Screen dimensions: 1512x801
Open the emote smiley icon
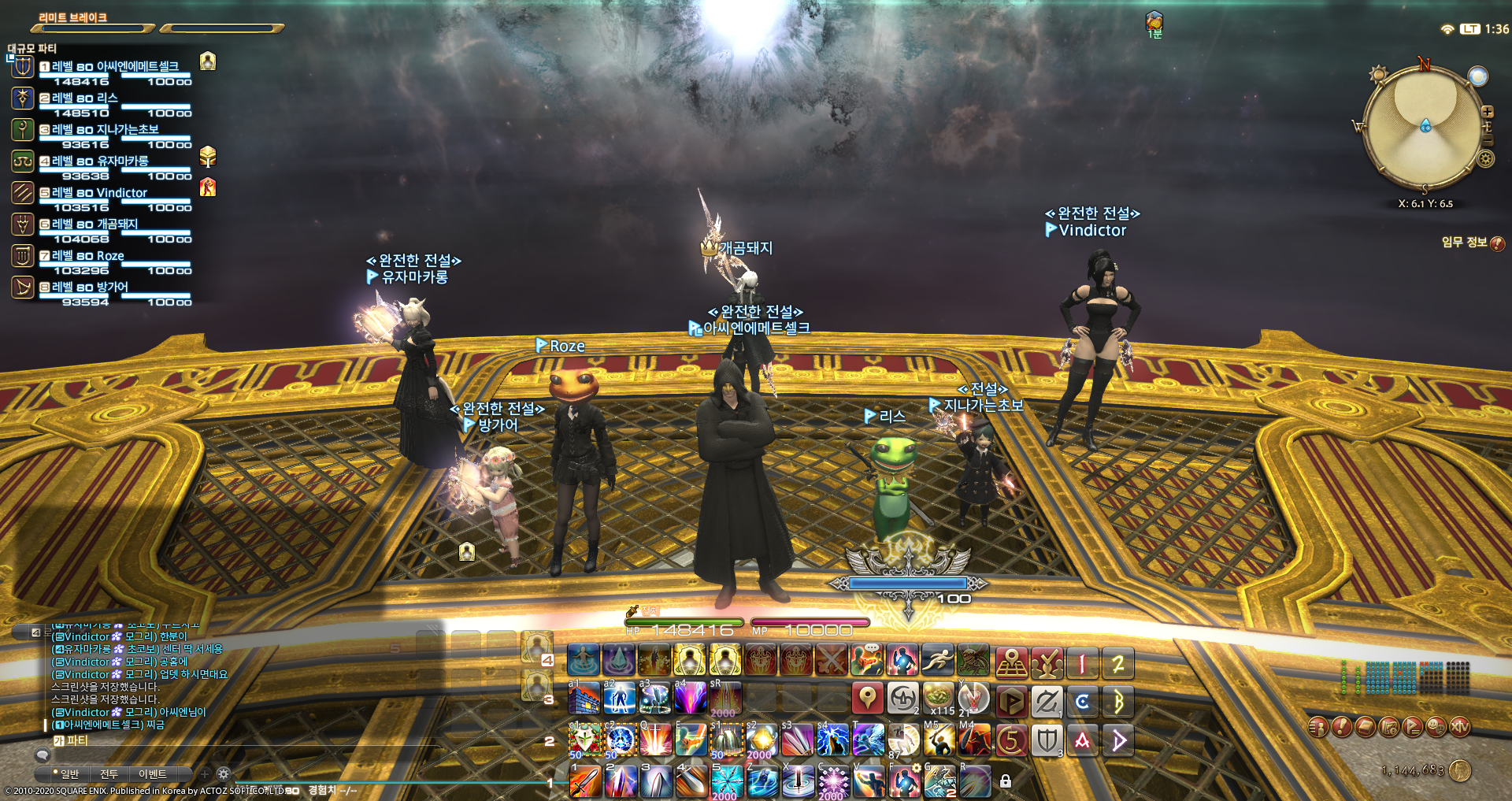[x=1436, y=727]
